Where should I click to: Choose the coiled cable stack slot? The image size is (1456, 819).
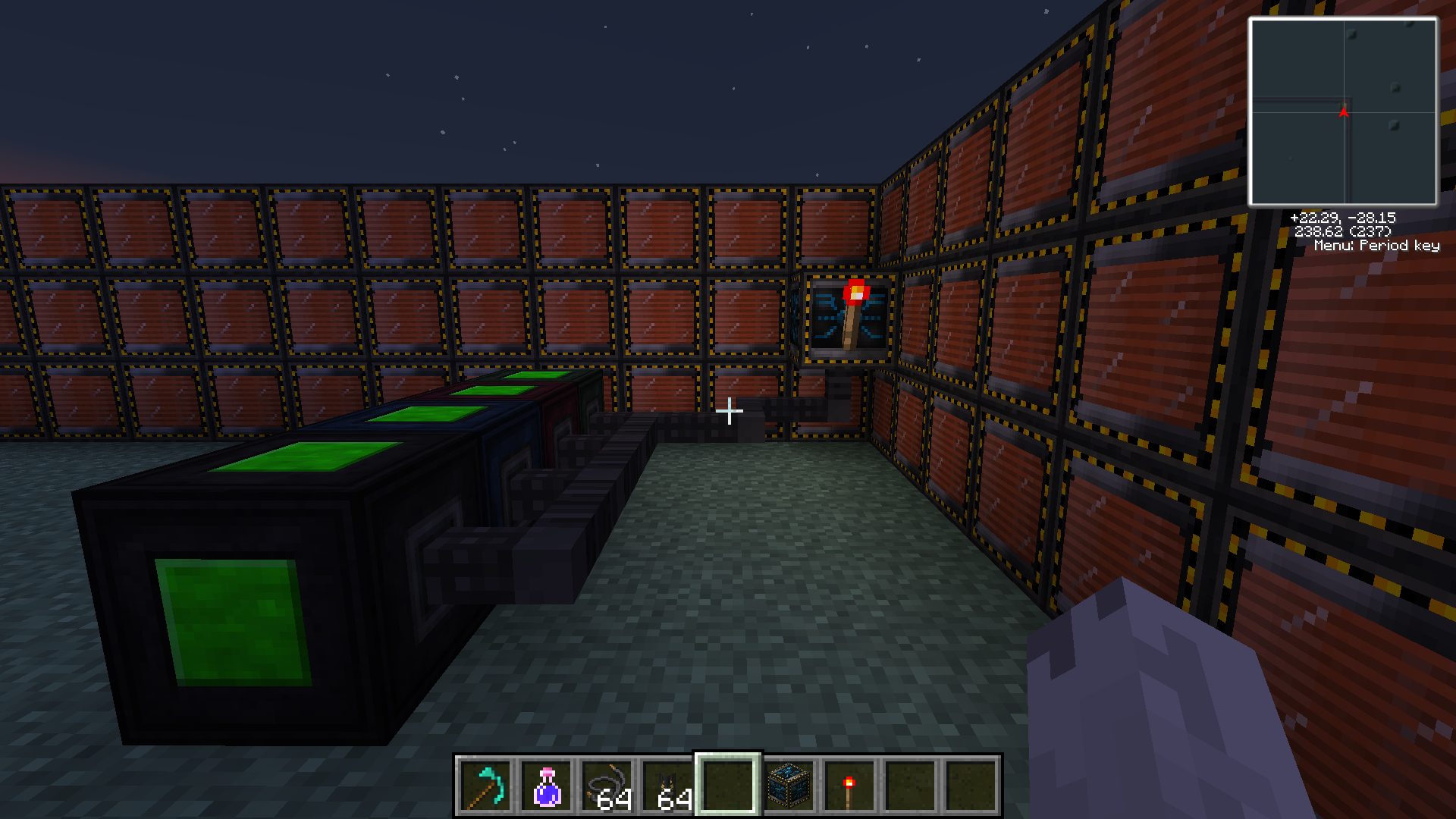(x=607, y=785)
